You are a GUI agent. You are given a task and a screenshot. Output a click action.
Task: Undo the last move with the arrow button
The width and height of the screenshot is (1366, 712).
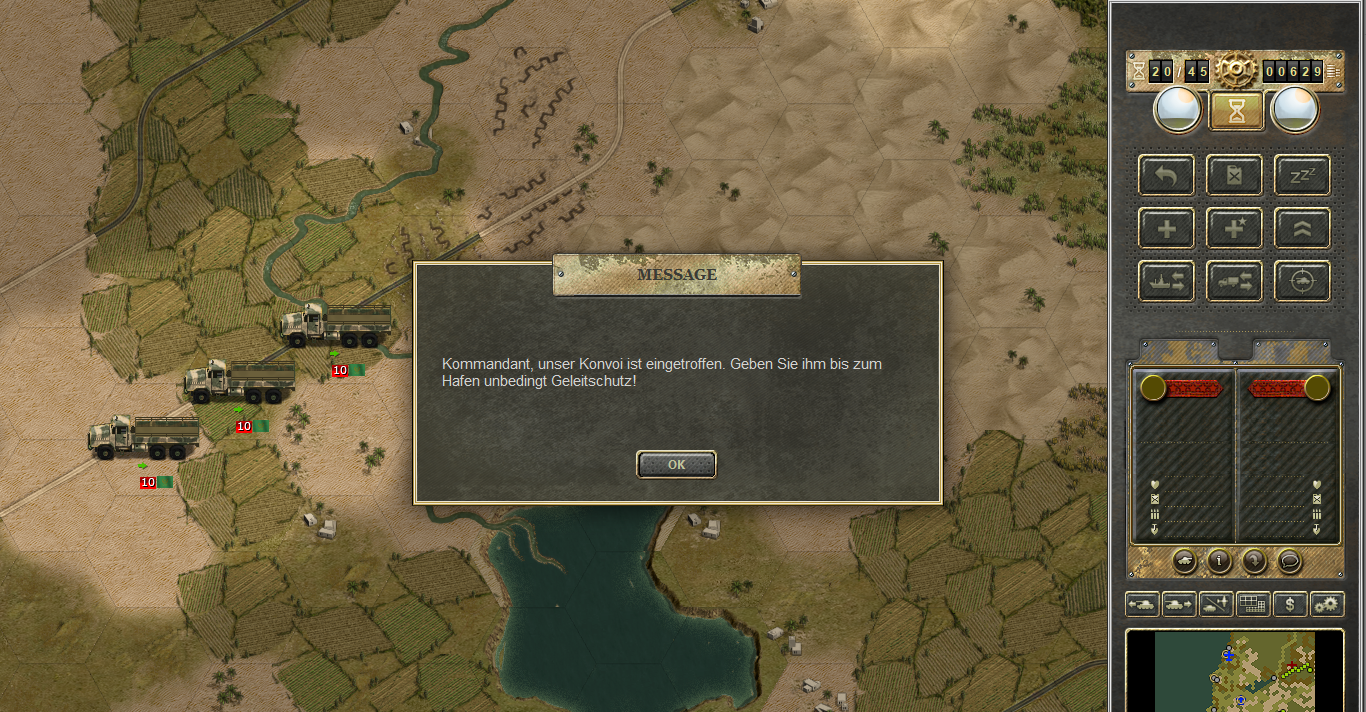[x=1166, y=175]
